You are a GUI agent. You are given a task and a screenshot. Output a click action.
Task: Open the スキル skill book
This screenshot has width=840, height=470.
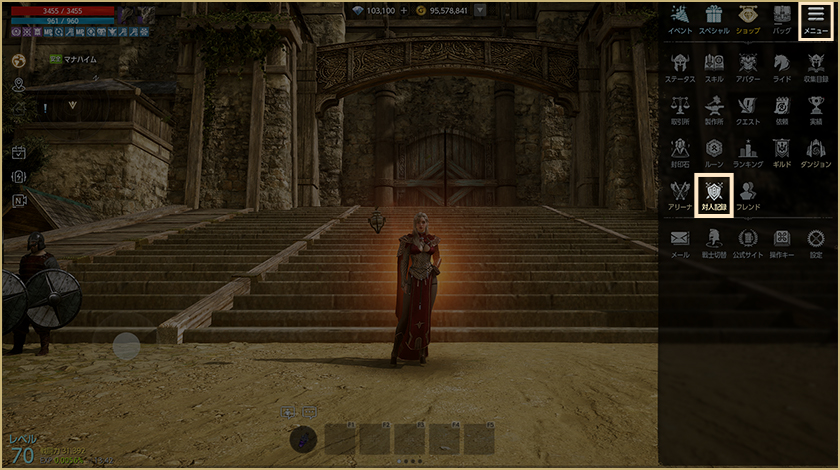pyautogui.click(x=714, y=66)
